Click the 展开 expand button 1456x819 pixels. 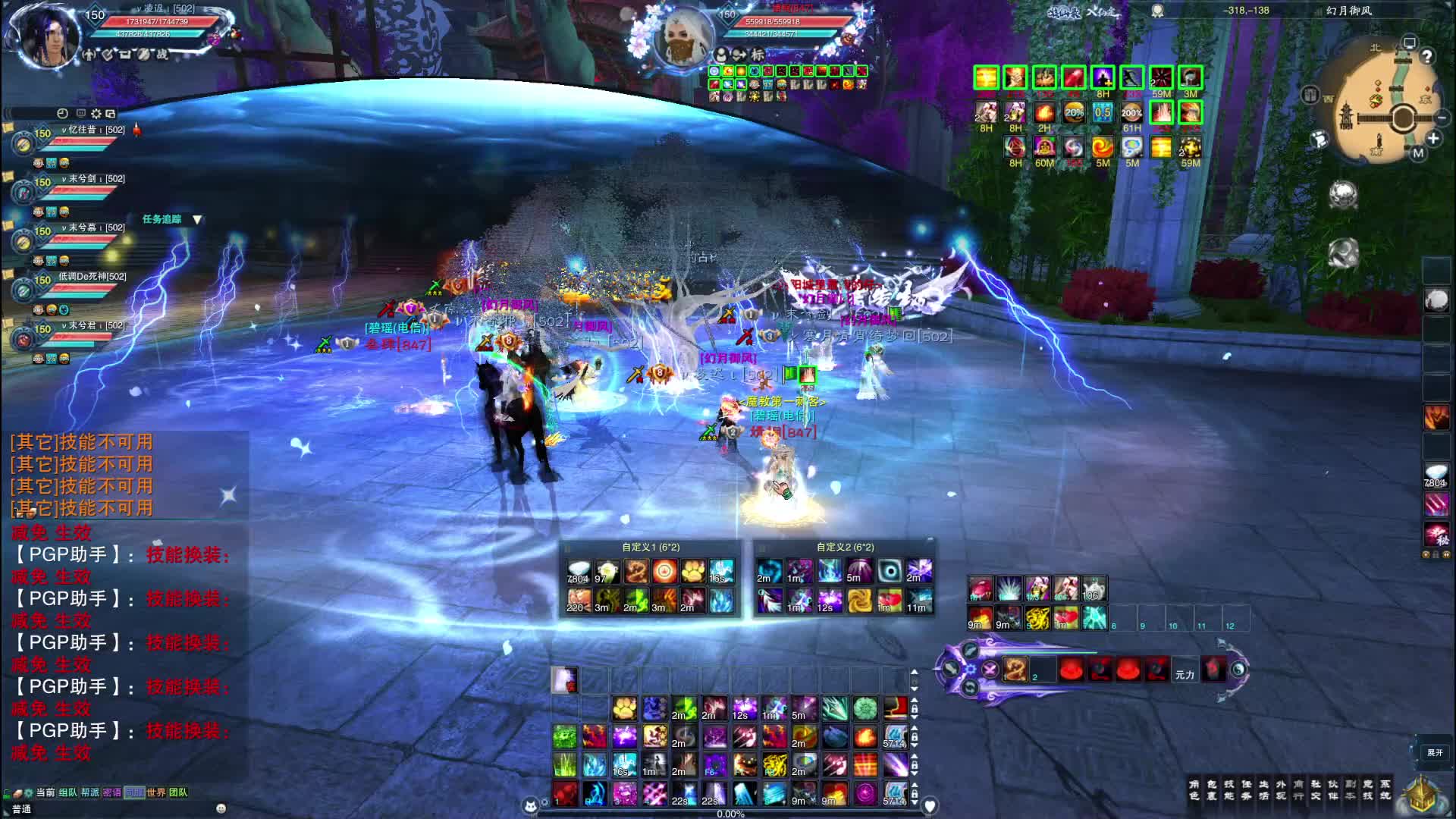[1435, 752]
